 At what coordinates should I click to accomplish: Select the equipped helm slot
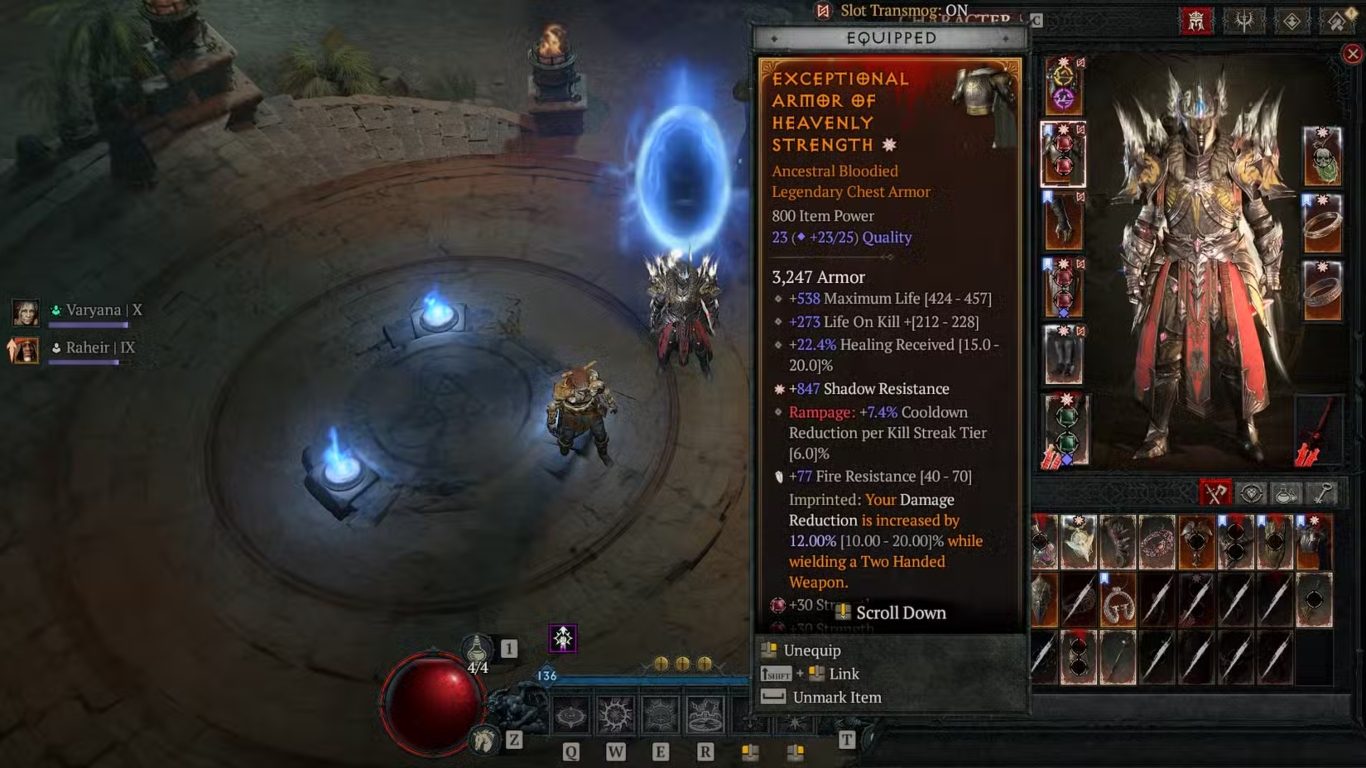coord(1063,85)
